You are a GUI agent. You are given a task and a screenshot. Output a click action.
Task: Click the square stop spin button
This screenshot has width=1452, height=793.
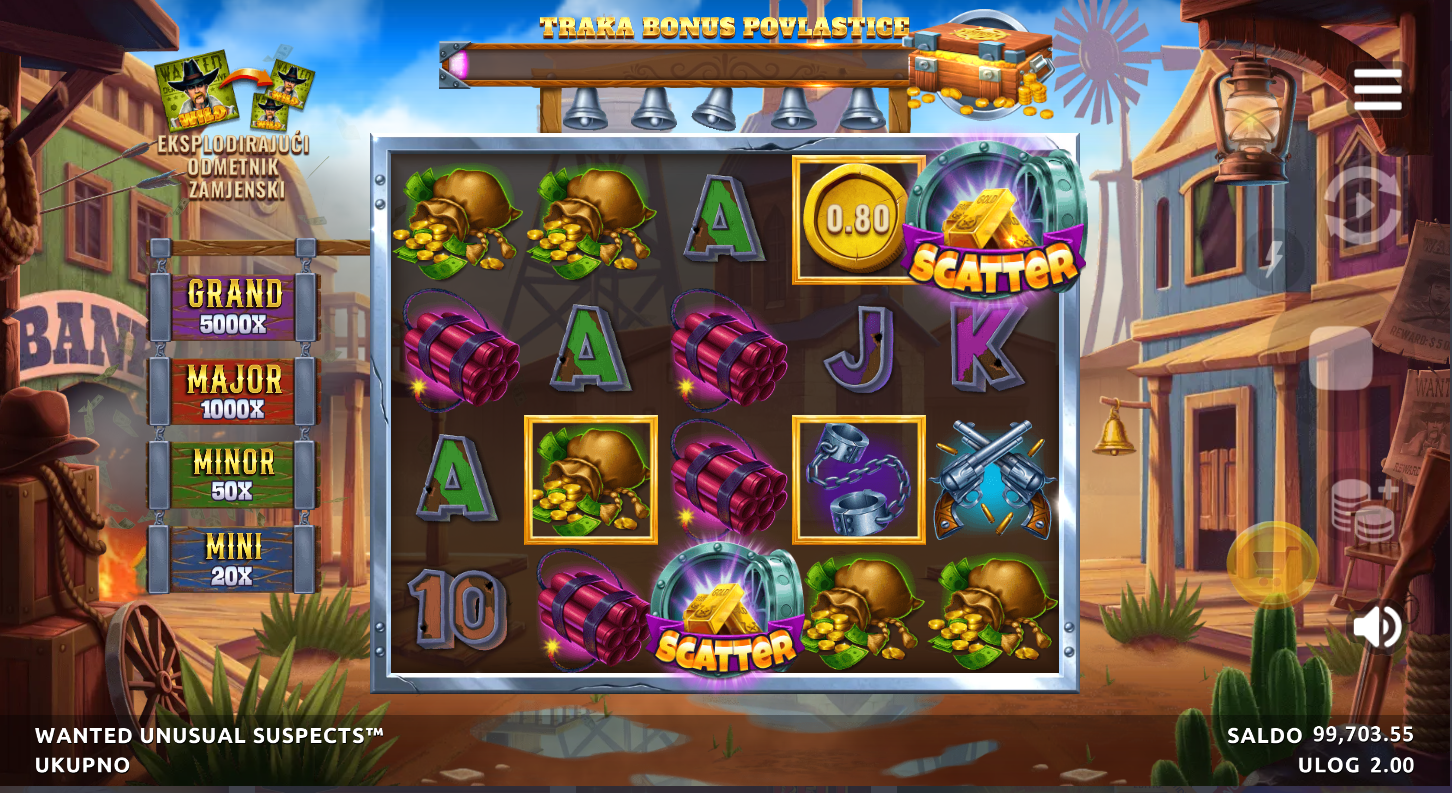point(1340,358)
